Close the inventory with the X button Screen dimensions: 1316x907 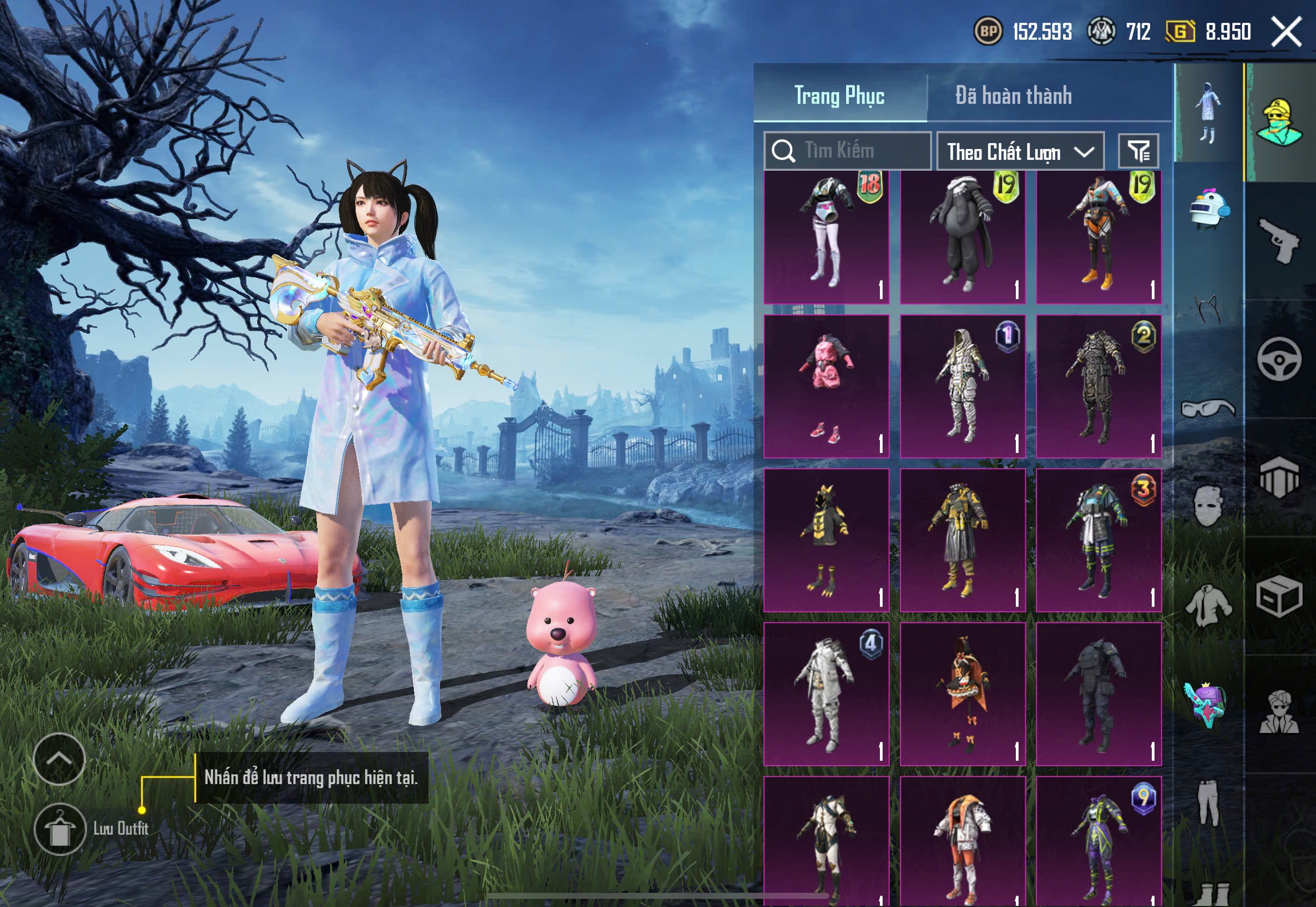(1287, 32)
